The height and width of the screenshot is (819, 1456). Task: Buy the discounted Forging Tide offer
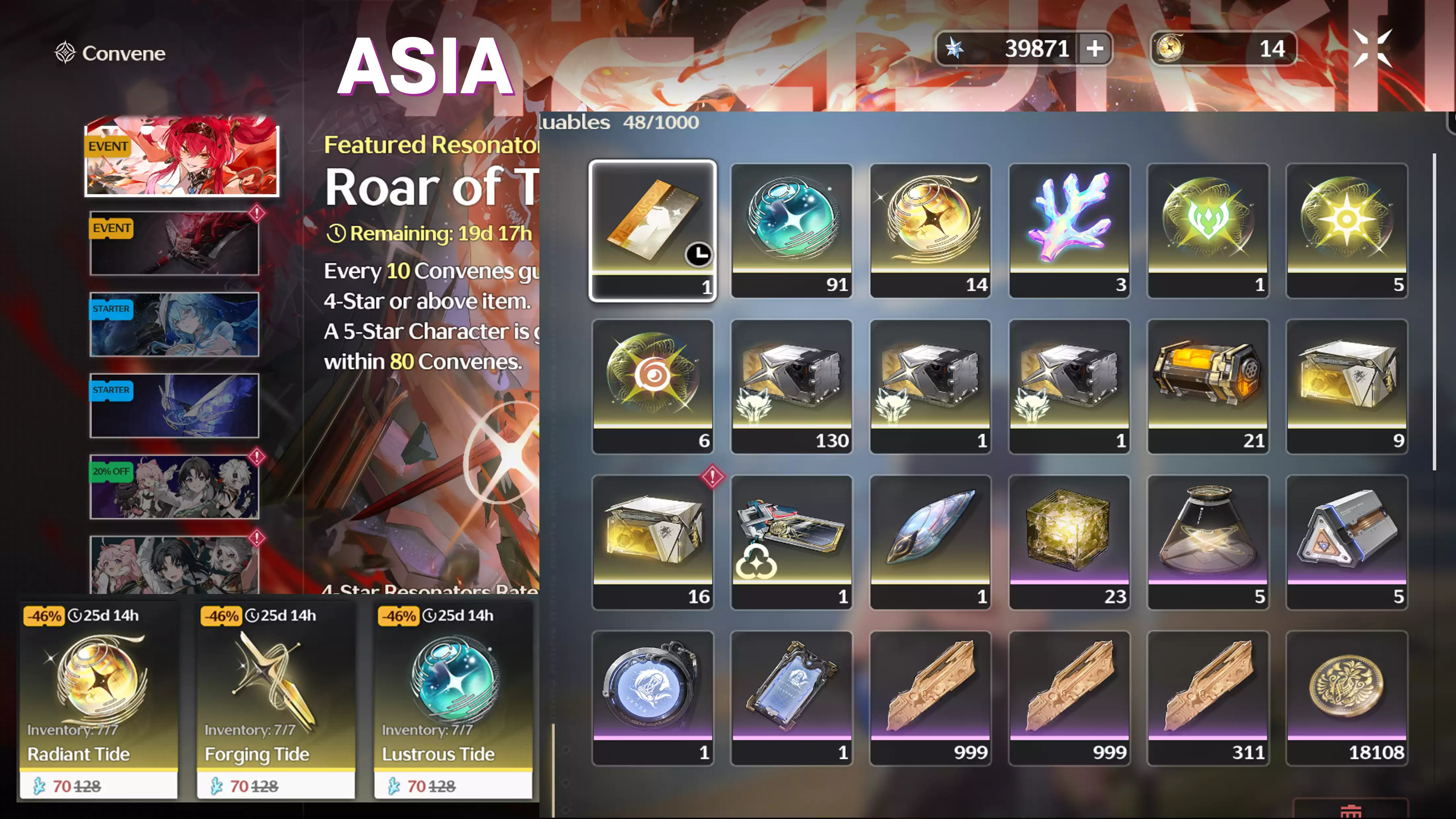[276, 701]
